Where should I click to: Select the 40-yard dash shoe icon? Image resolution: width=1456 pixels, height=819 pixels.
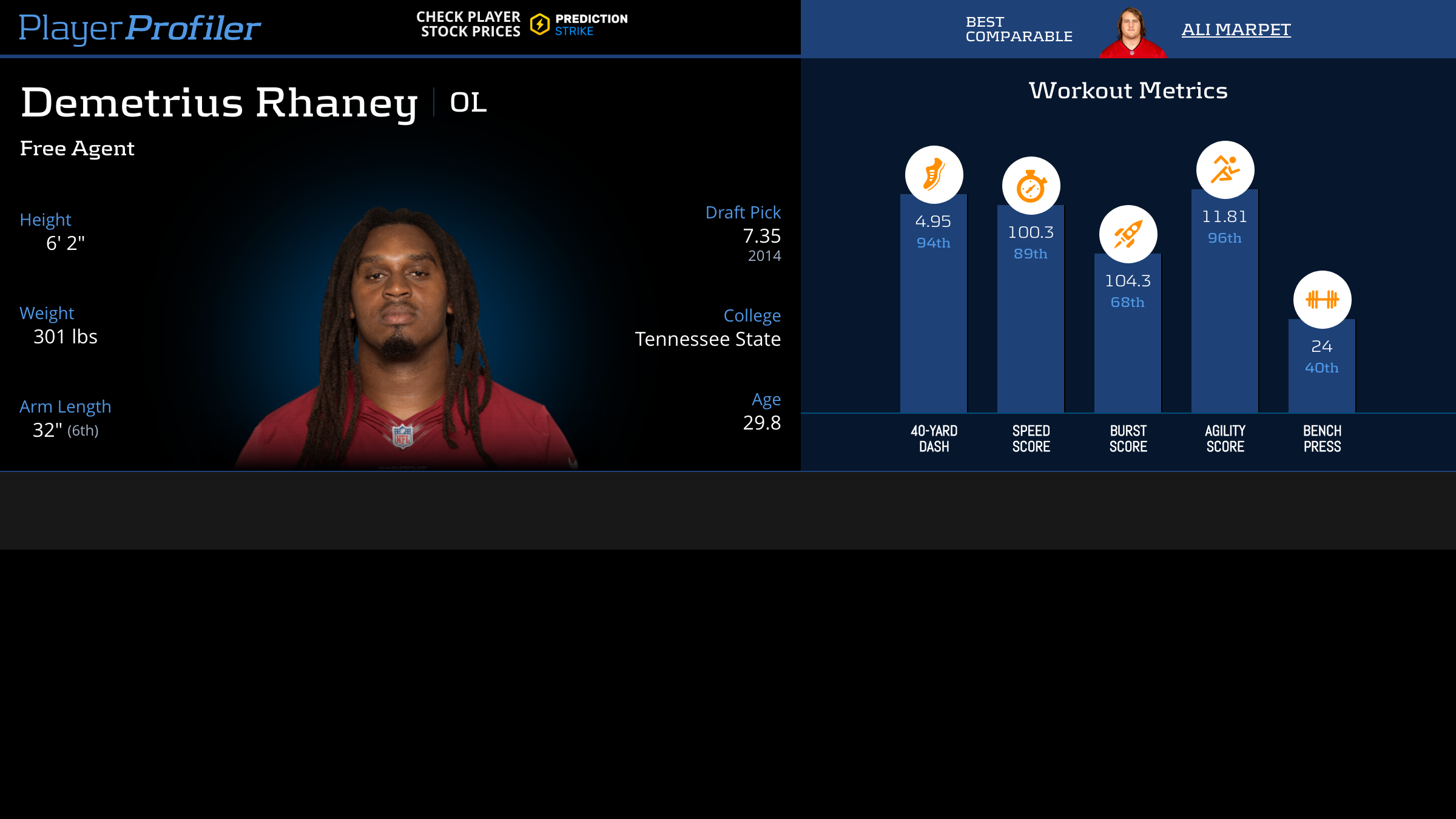[x=934, y=175]
